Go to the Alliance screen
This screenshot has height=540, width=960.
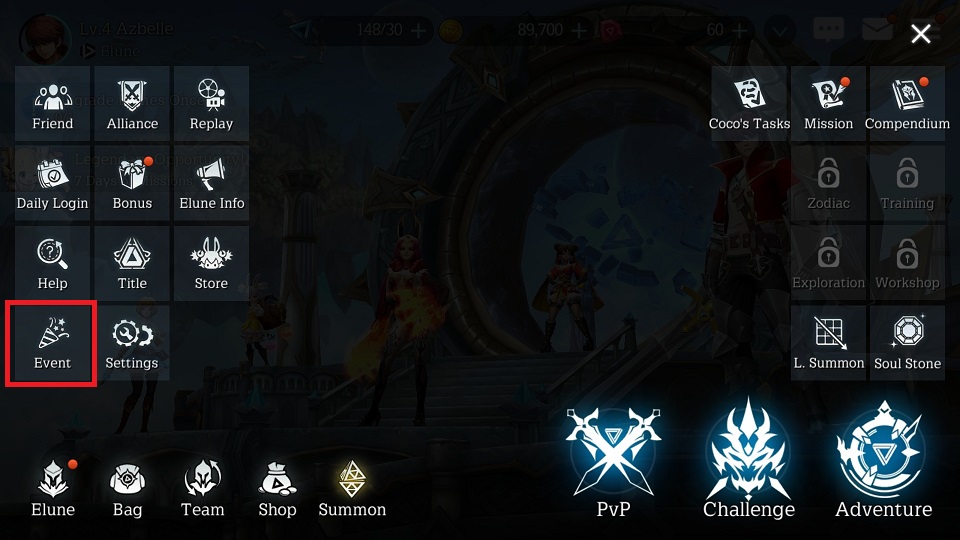click(x=132, y=103)
